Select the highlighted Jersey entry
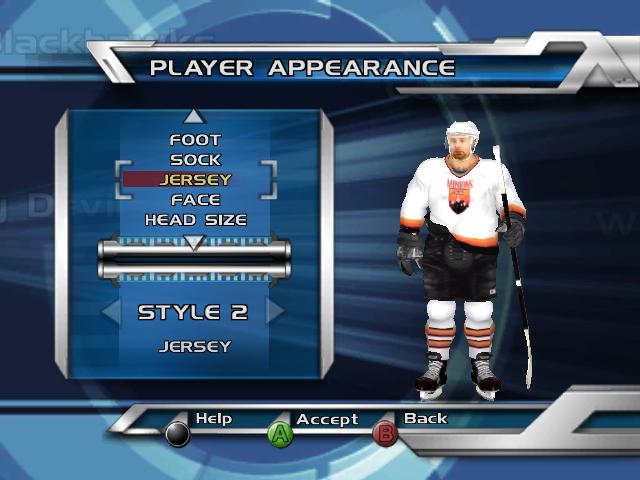640x480 pixels. [195, 180]
